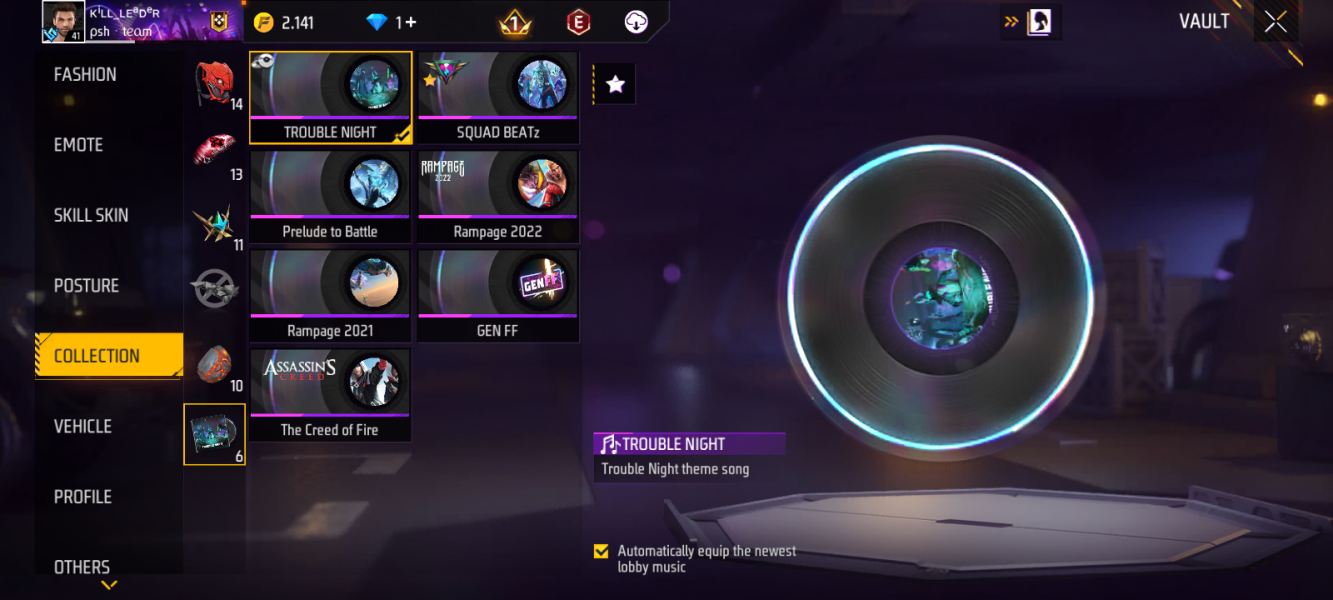The image size is (1333, 600).
Task: Choose the Squad Beatz lobby music
Action: click(498, 97)
